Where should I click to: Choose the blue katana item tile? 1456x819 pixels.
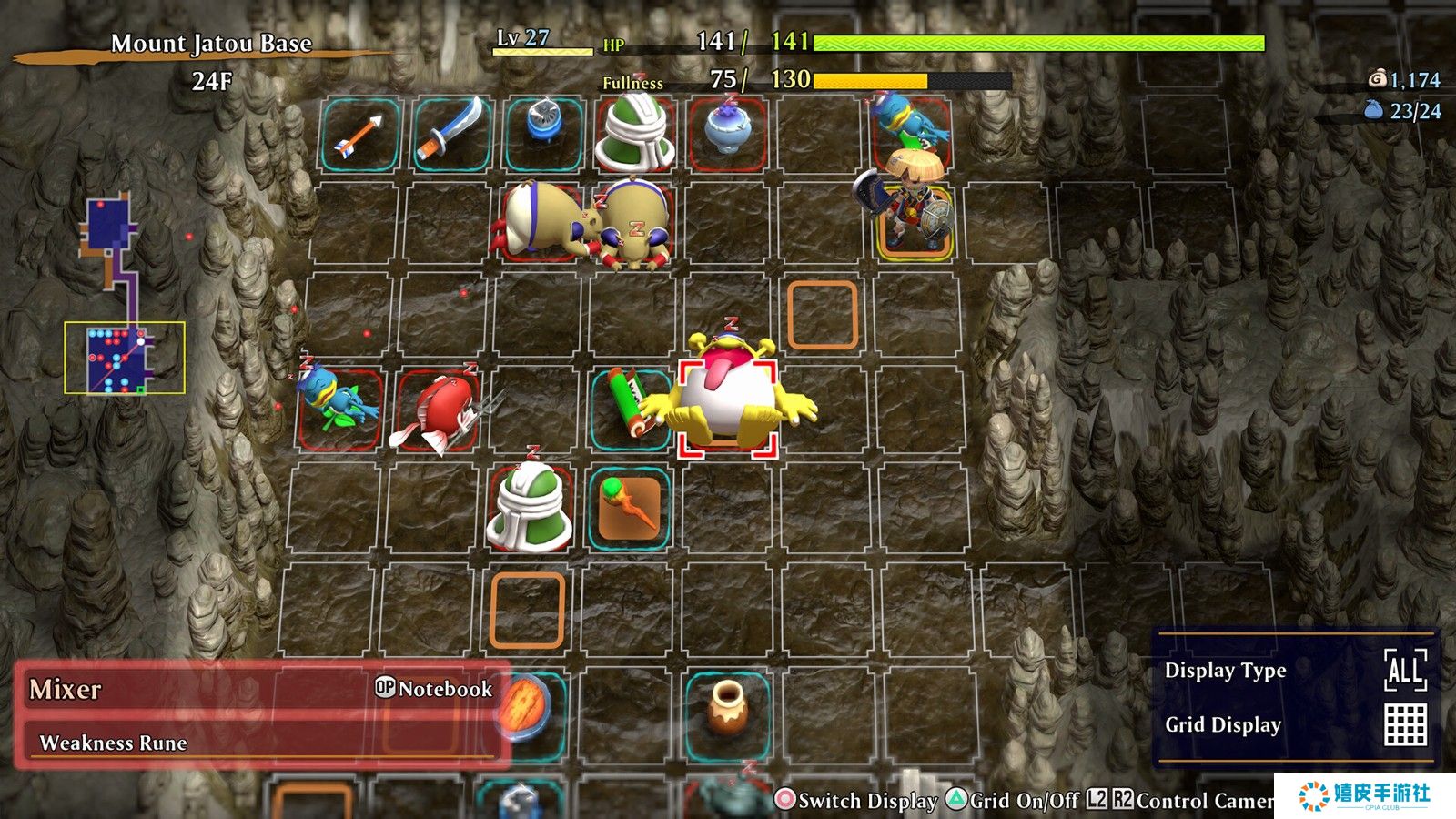450,135
